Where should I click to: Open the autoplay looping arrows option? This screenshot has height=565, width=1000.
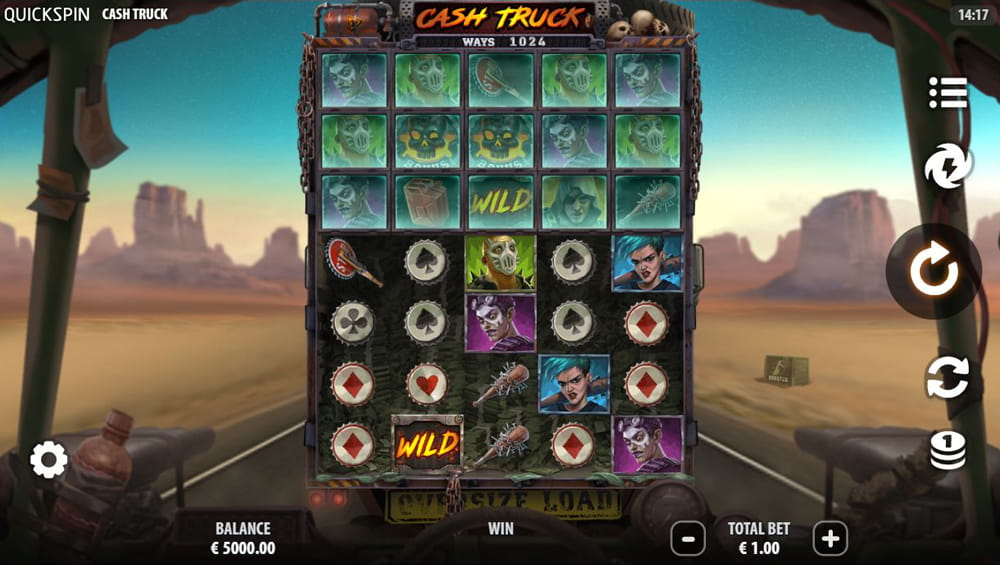tap(947, 377)
